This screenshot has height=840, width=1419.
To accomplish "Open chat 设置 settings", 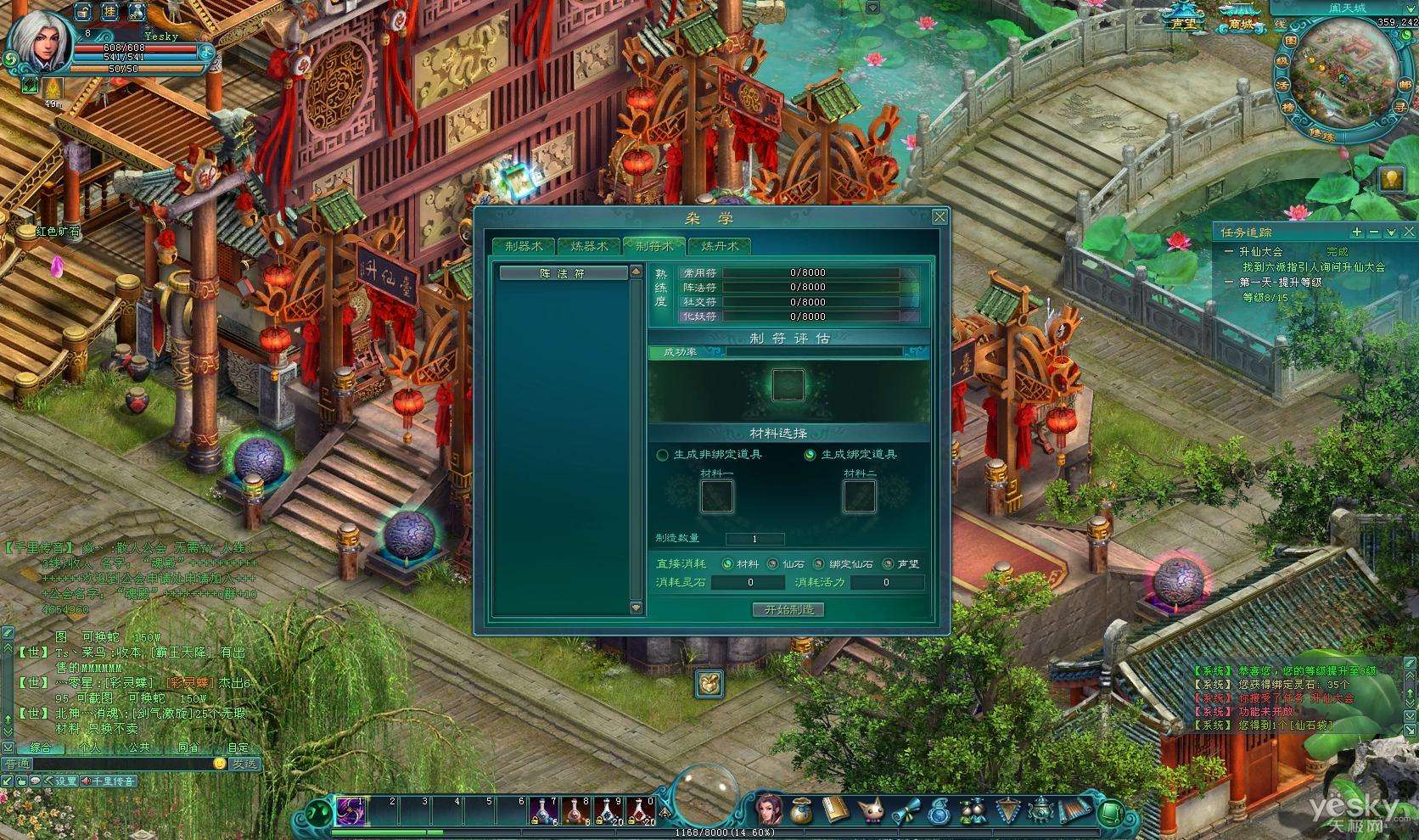I will coord(61,781).
